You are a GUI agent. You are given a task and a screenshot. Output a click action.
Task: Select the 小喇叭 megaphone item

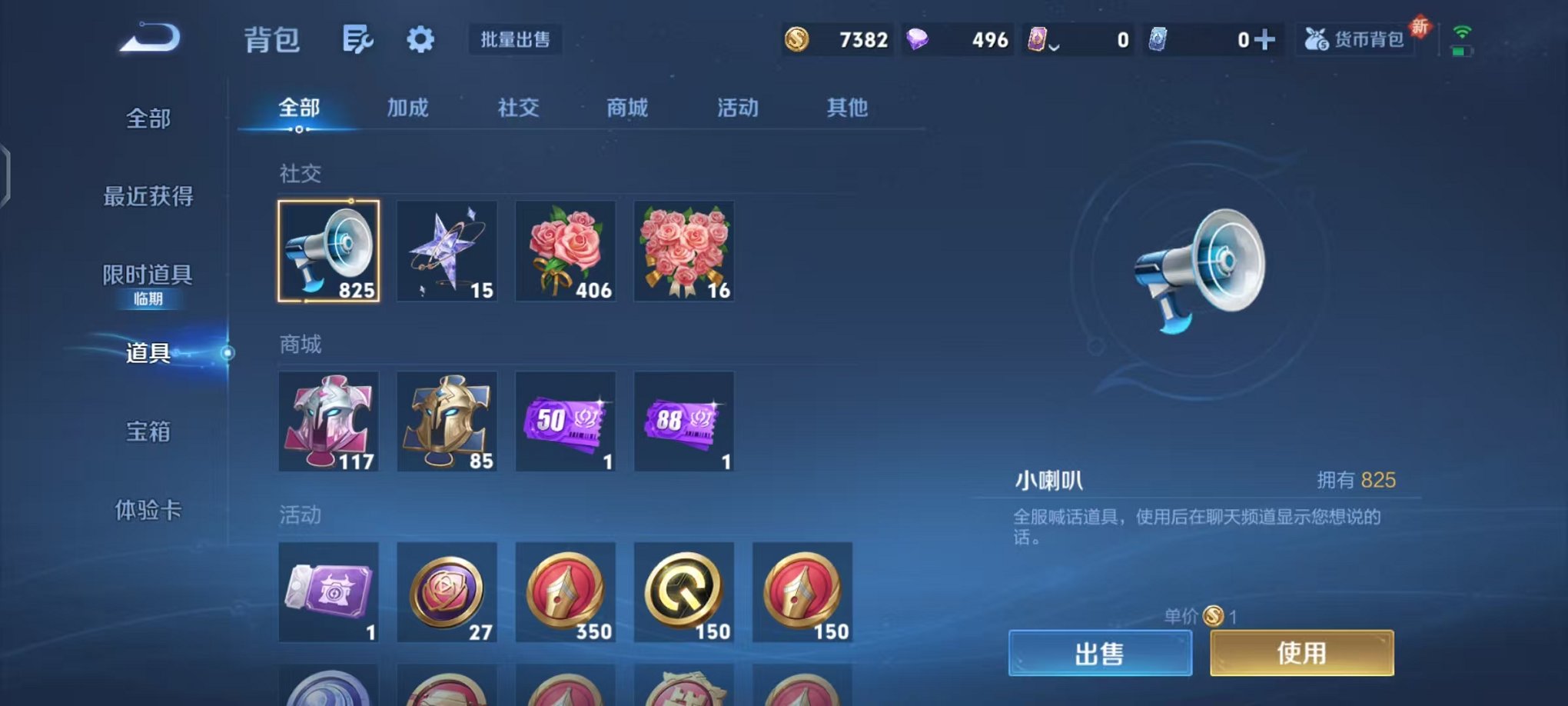[x=329, y=251]
